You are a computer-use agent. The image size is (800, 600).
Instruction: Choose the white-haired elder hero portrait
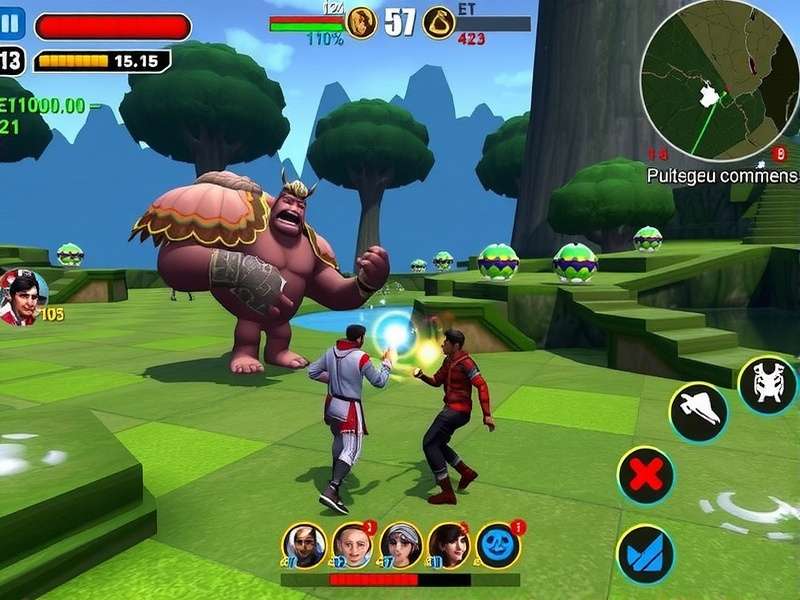303,545
